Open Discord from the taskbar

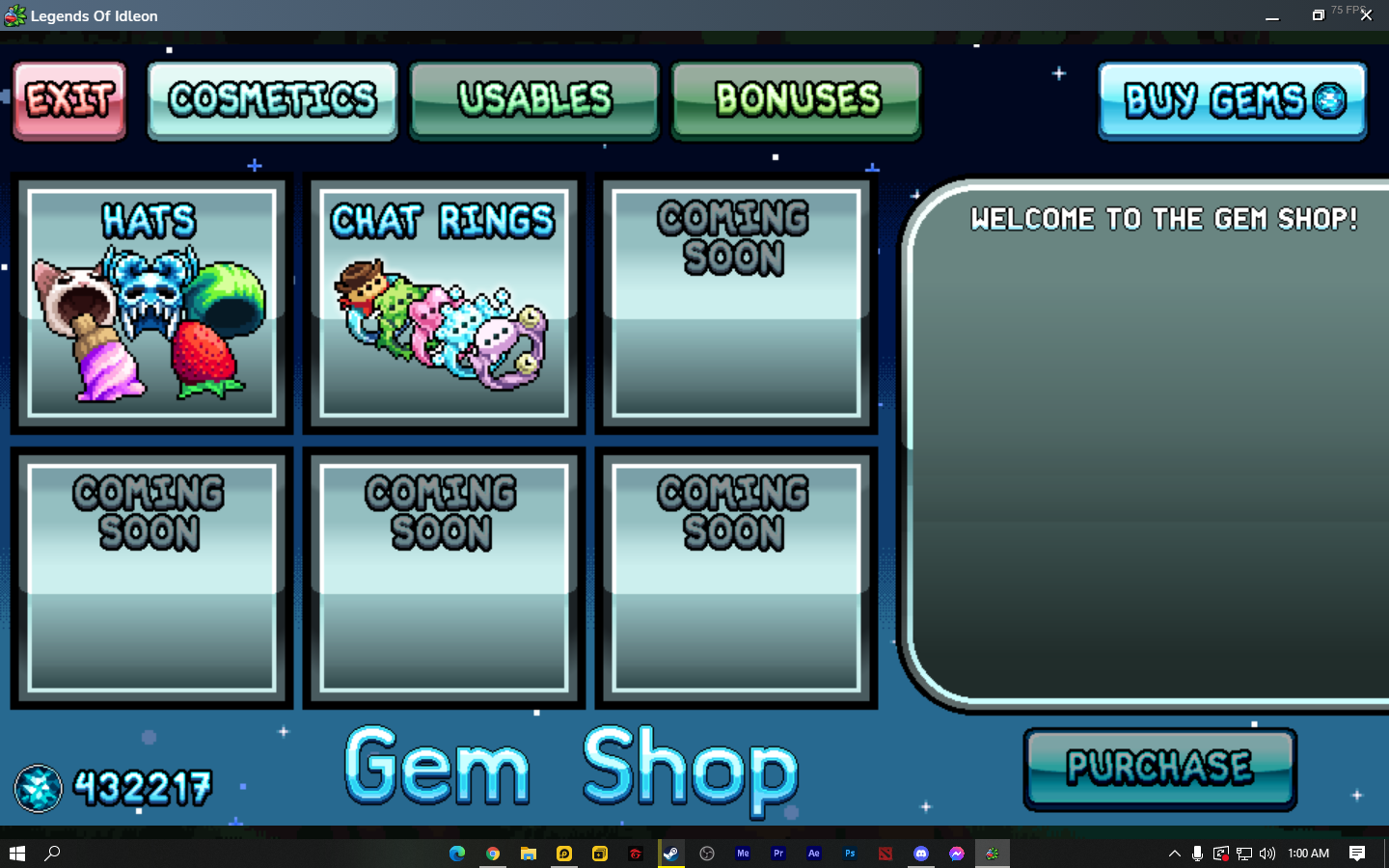coord(921,854)
